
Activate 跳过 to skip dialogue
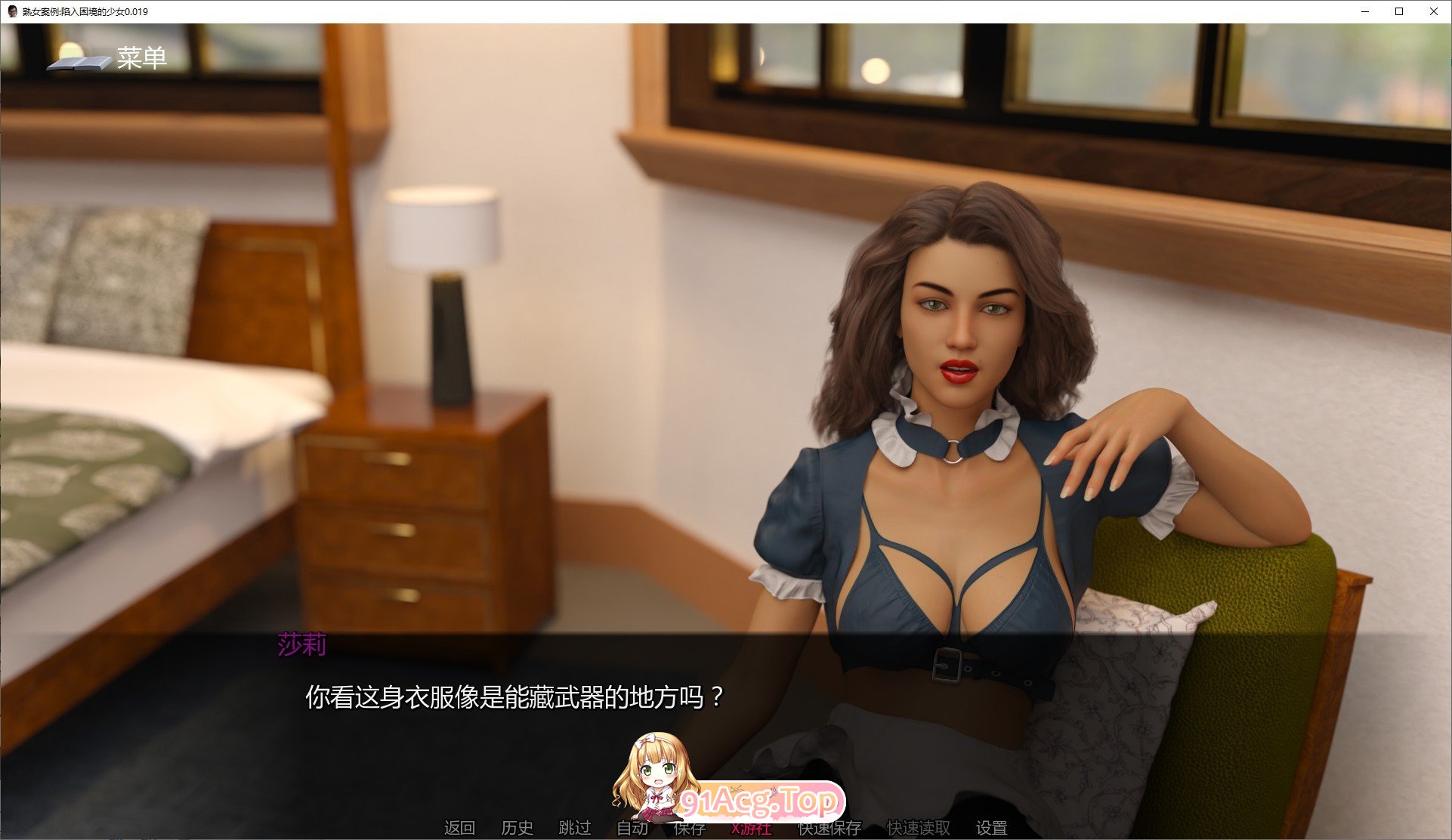tap(574, 828)
